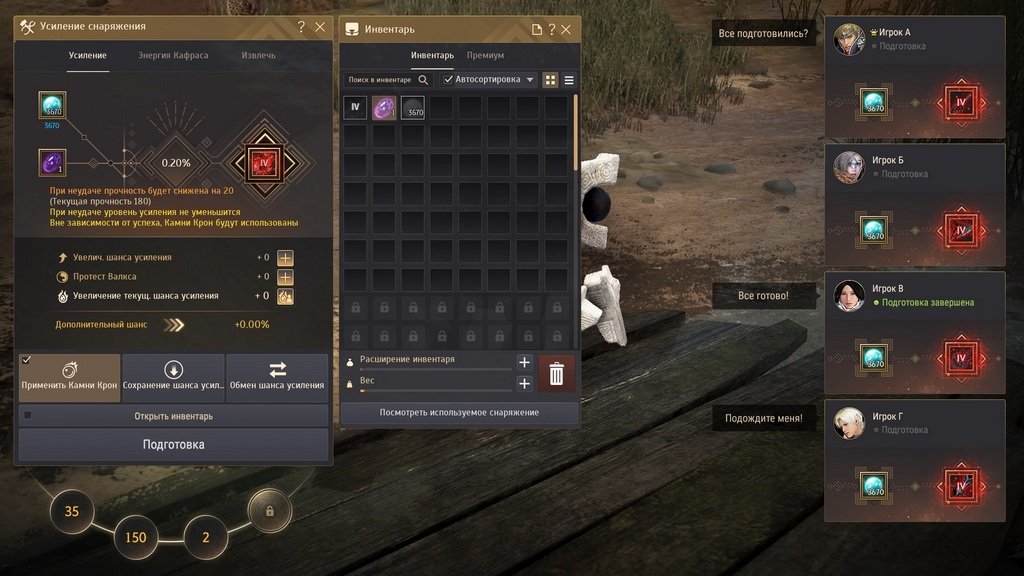This screenshot has width=1024, height=576.
Task: Click the red trash bin button
Action: point(557,373)
